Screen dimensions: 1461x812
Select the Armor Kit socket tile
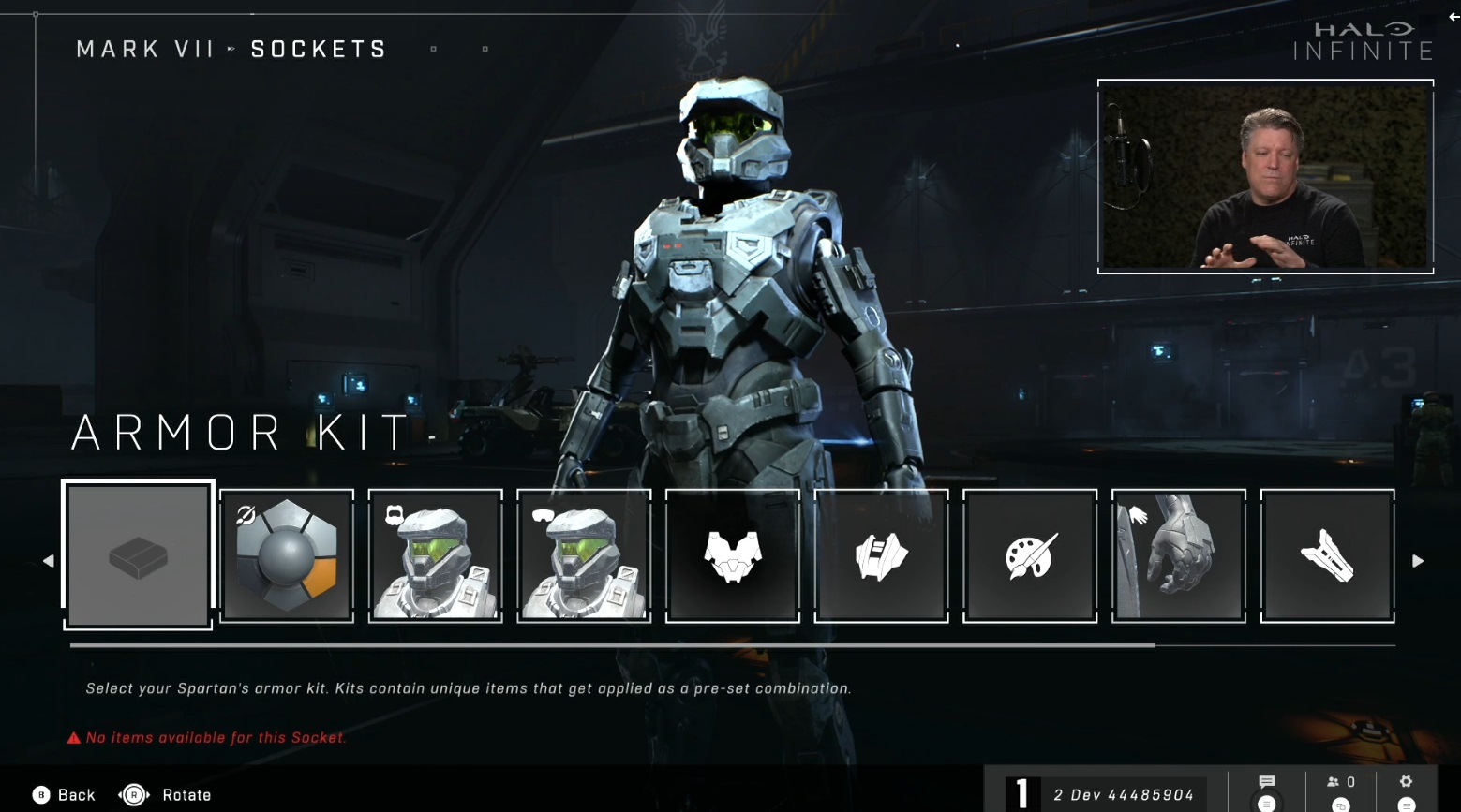coord(137,555)
